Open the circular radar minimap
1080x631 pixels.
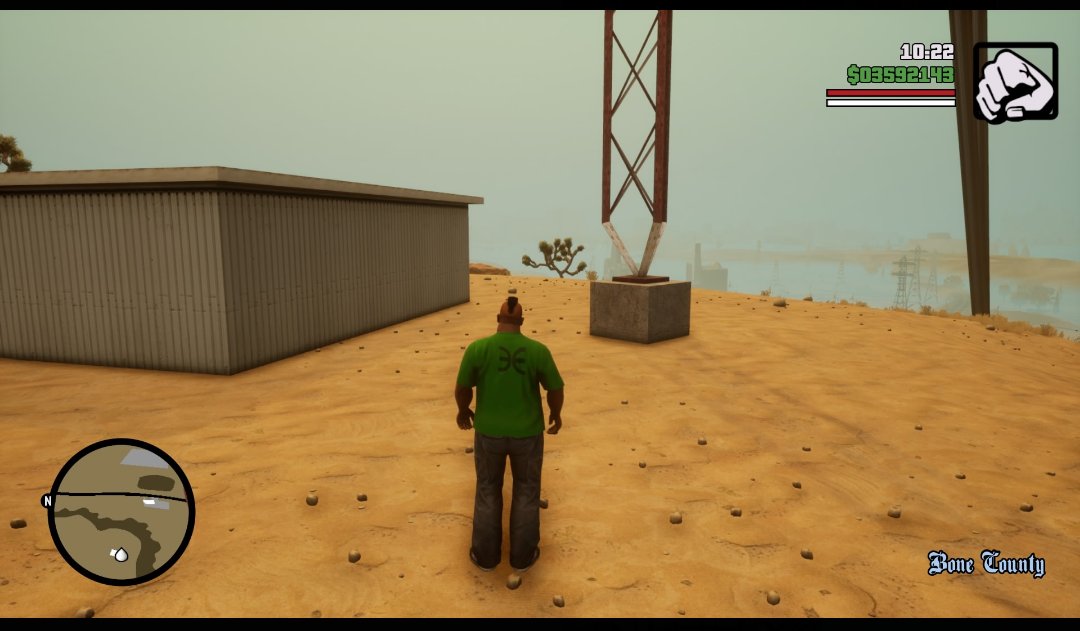[x=121, y=512]
